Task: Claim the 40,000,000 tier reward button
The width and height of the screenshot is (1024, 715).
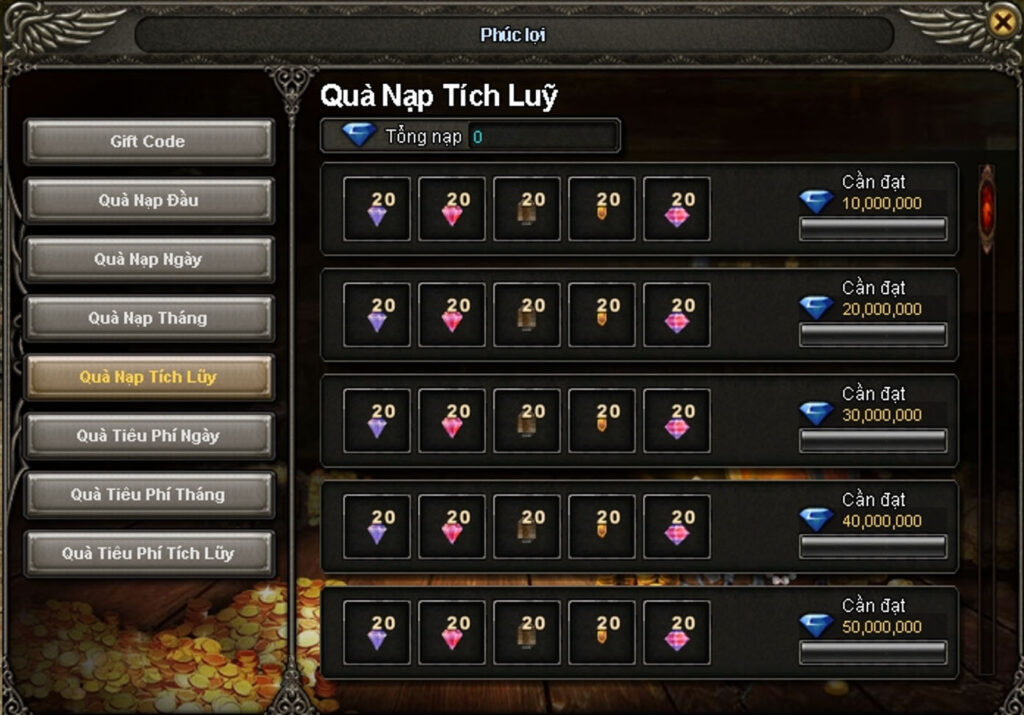Action: coord(872,547)
